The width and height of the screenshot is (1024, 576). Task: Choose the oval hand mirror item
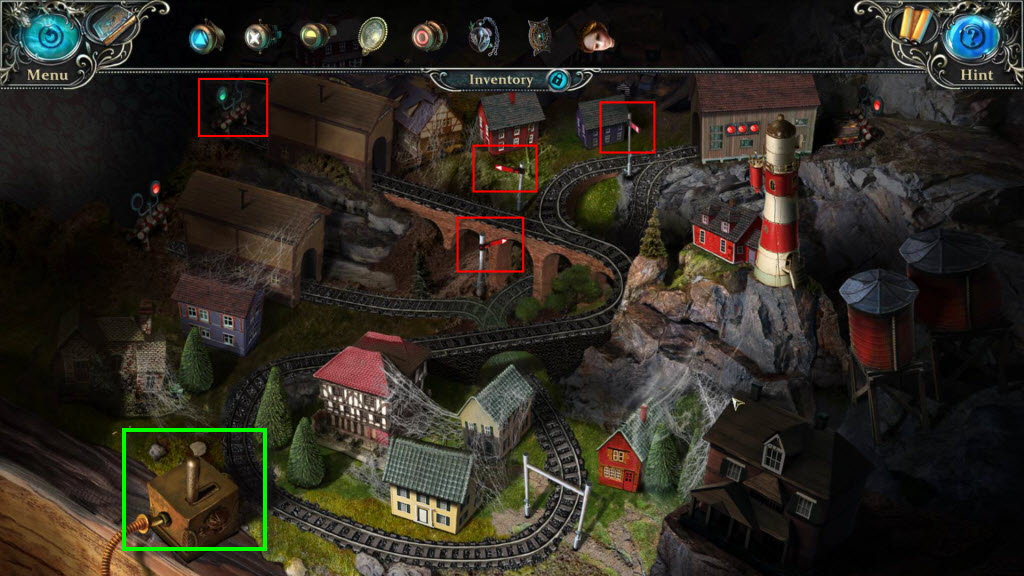372,37
